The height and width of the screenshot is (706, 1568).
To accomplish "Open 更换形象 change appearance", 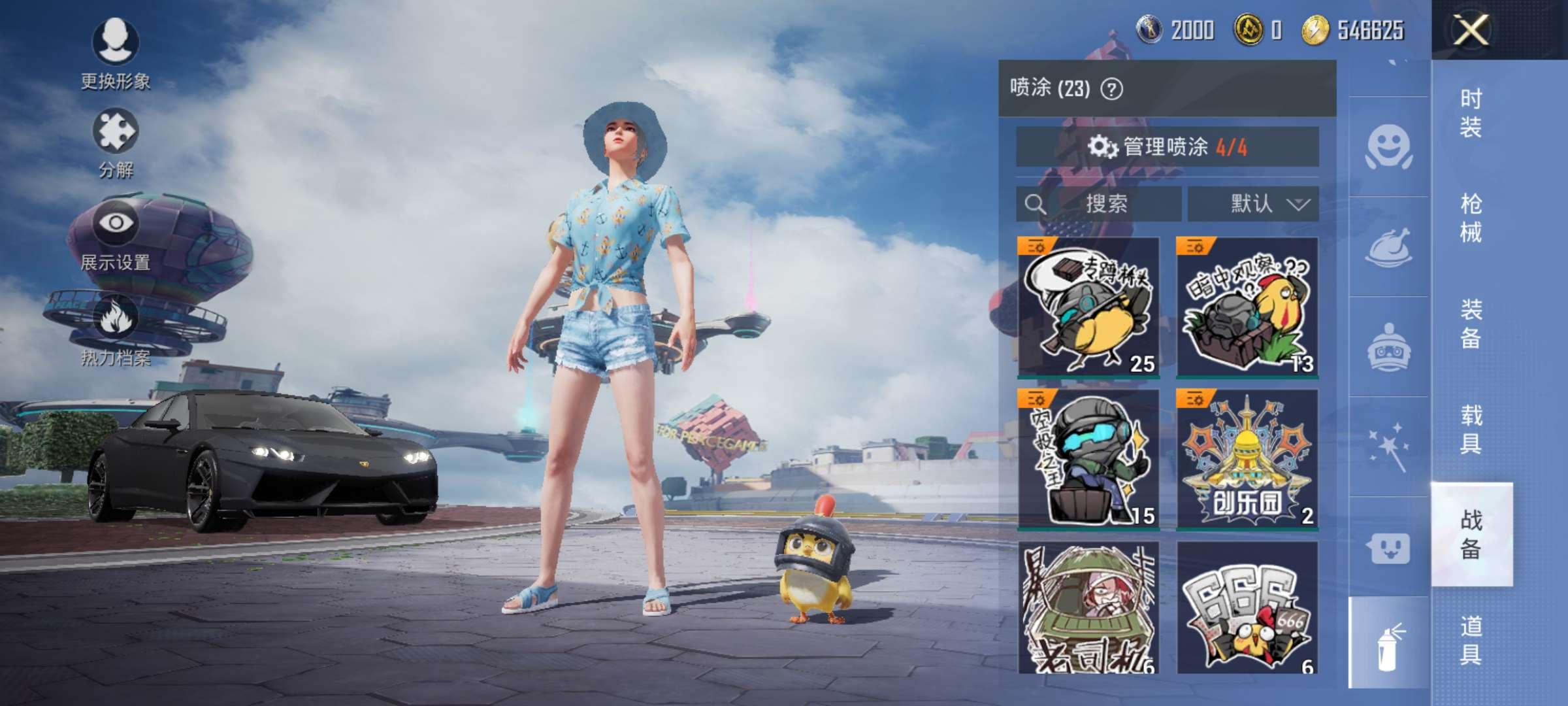I will (x=116, y=52).
